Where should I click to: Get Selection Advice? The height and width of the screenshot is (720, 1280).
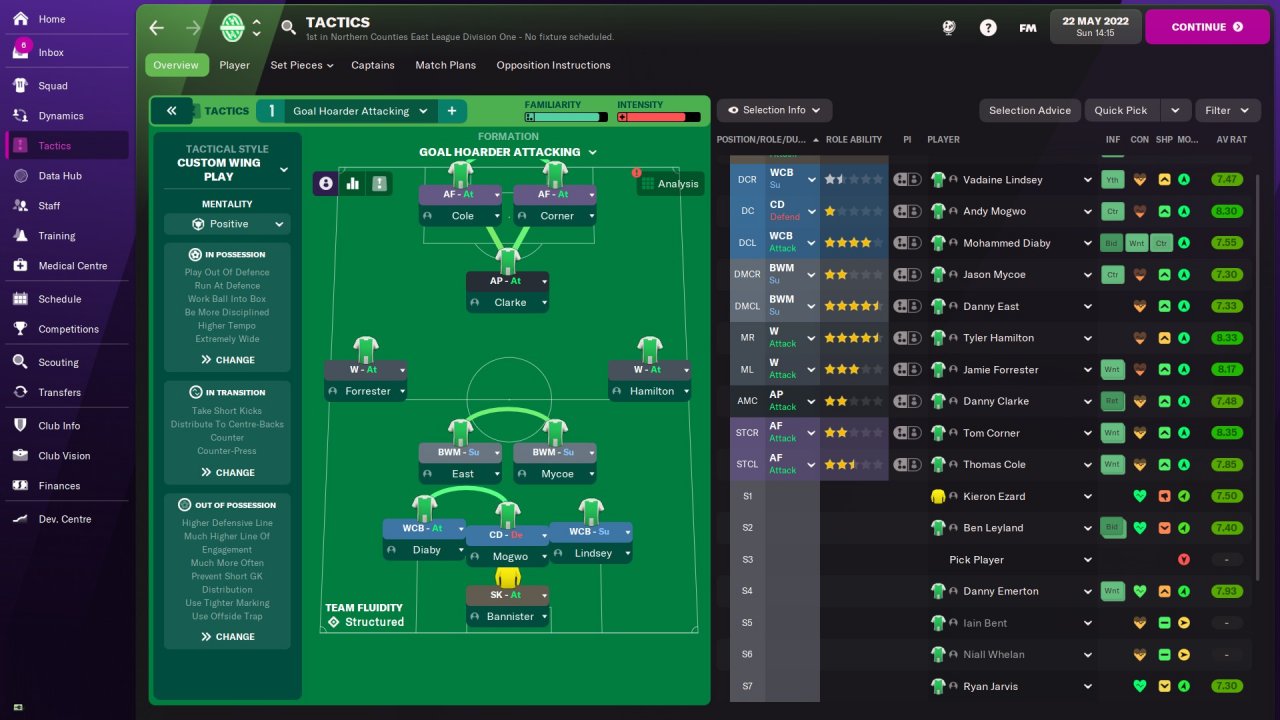[1029, 110]
